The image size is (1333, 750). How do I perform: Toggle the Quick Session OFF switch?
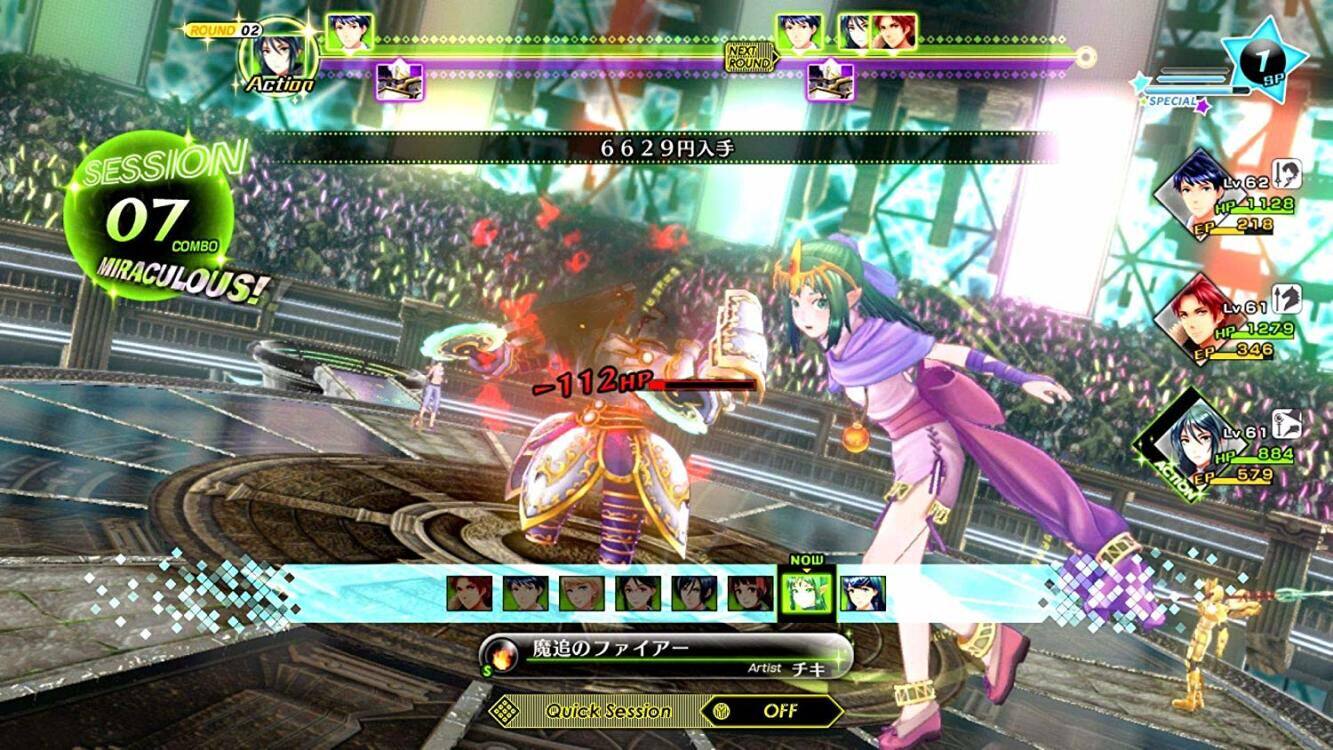point(770,711)
